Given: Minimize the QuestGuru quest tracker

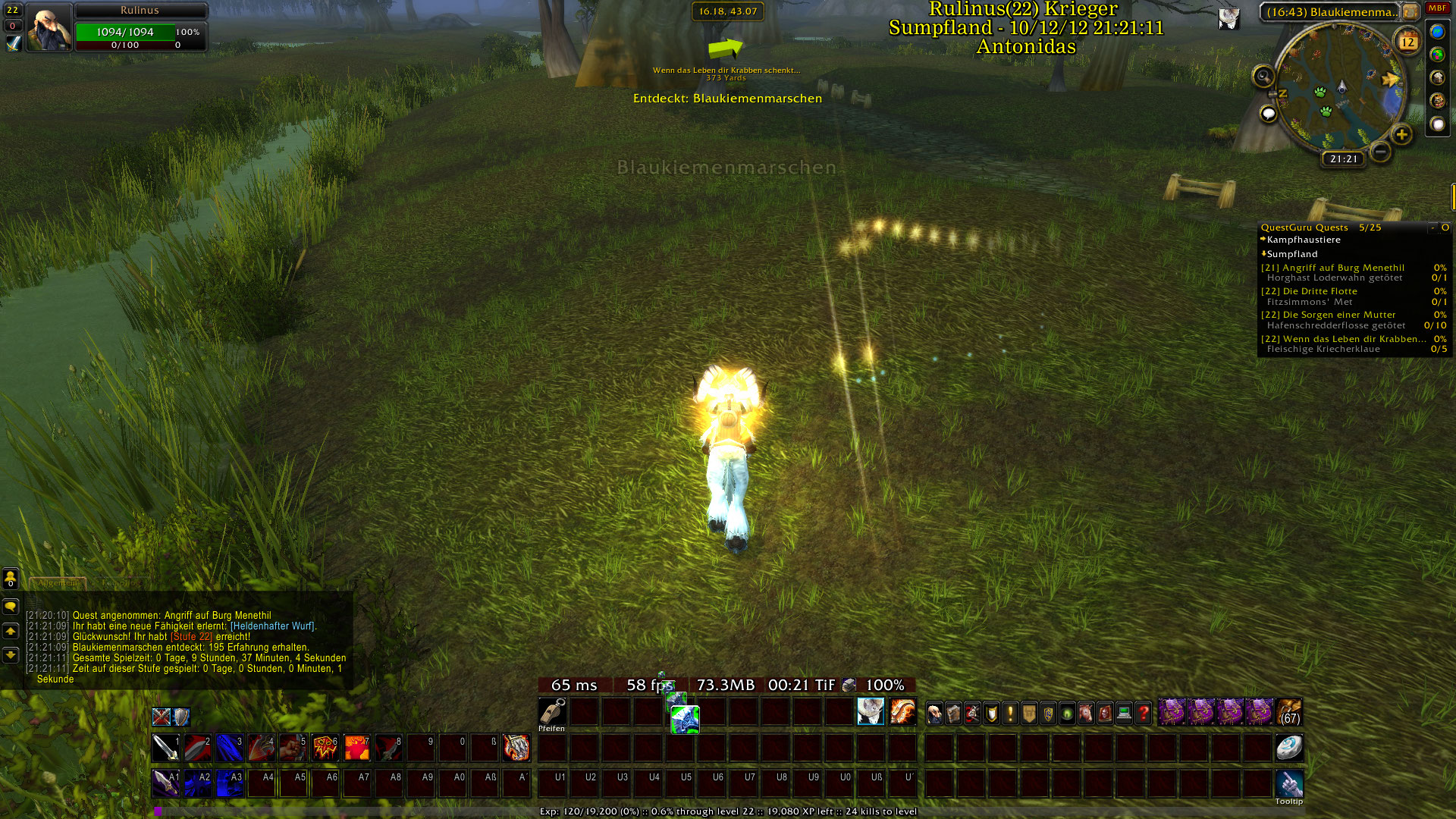Looking at the screenshot, I should pos(1432,227).
